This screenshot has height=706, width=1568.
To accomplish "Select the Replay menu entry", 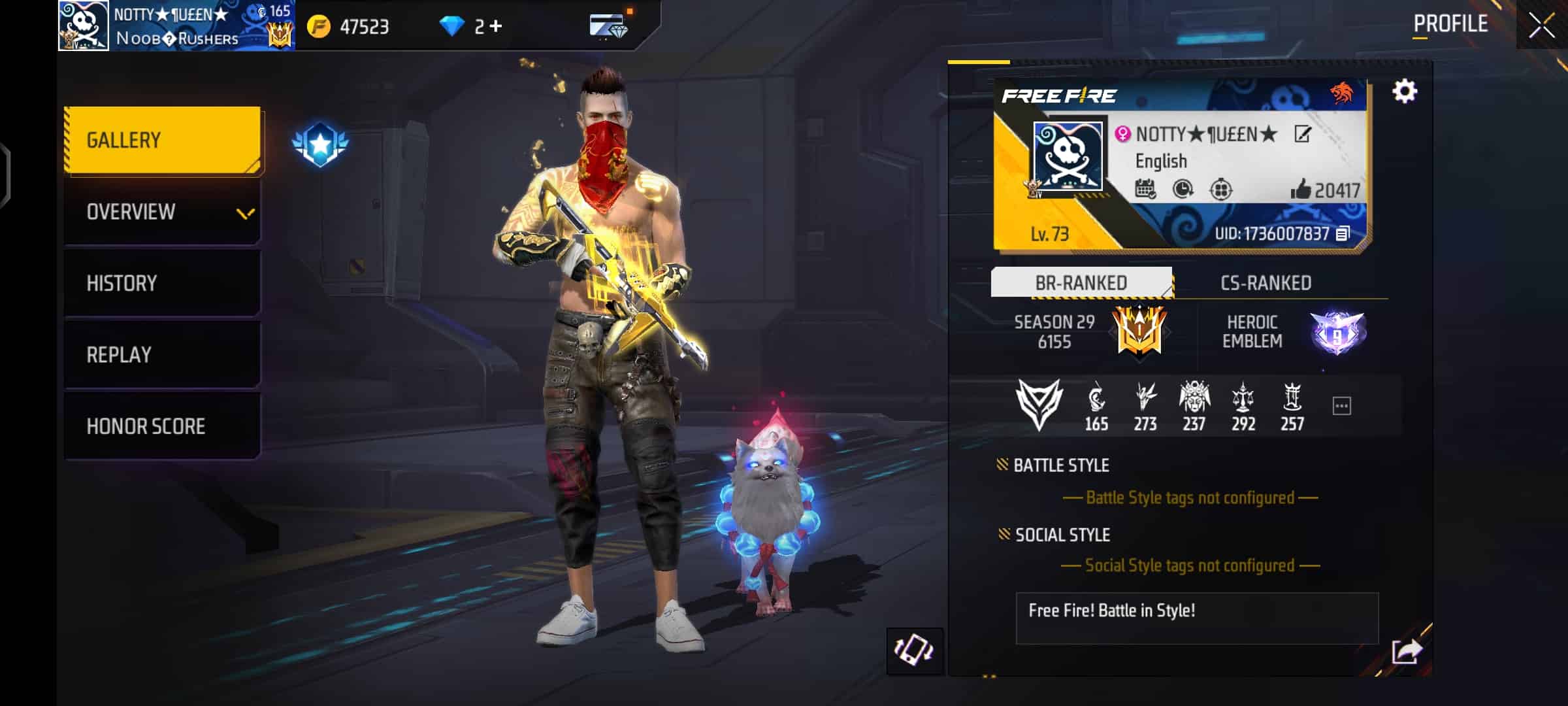I will (162, 354).
